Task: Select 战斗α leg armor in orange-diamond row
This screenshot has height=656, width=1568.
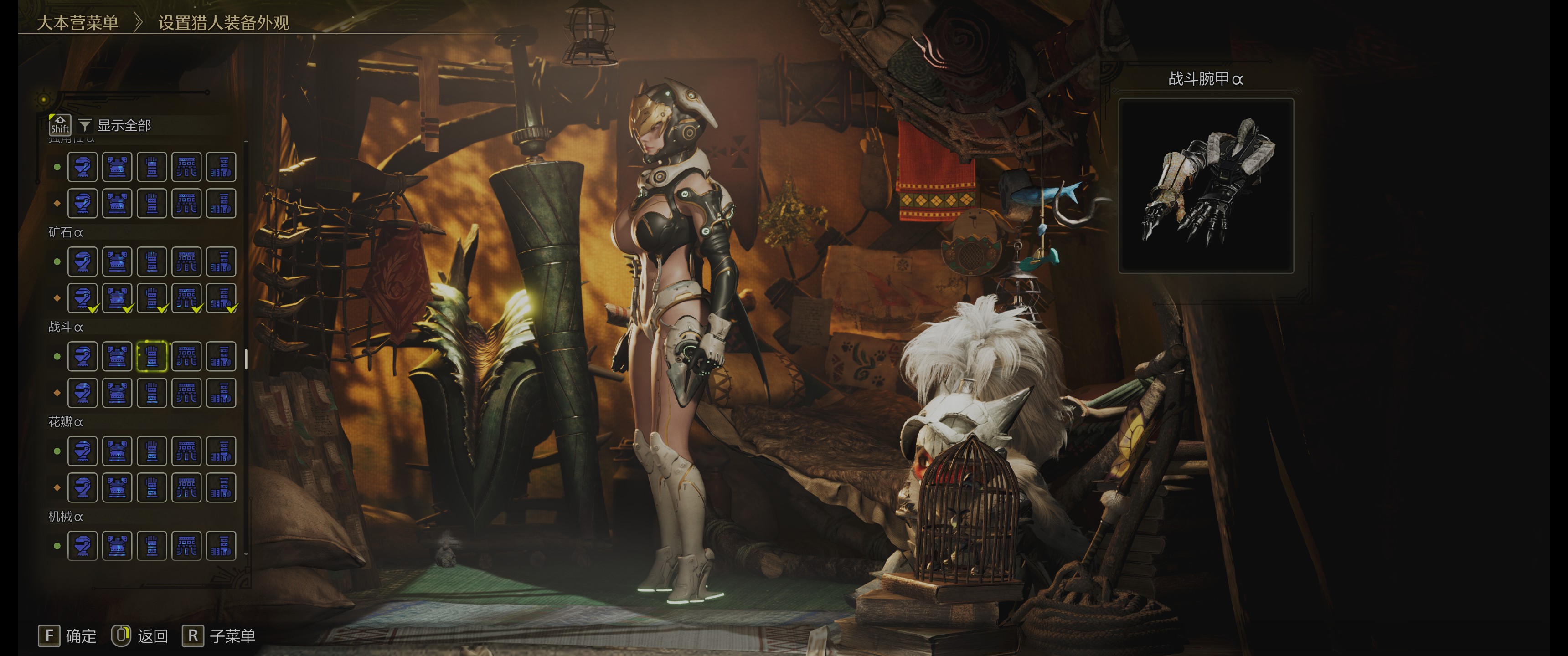Action: tap(221, 393)
